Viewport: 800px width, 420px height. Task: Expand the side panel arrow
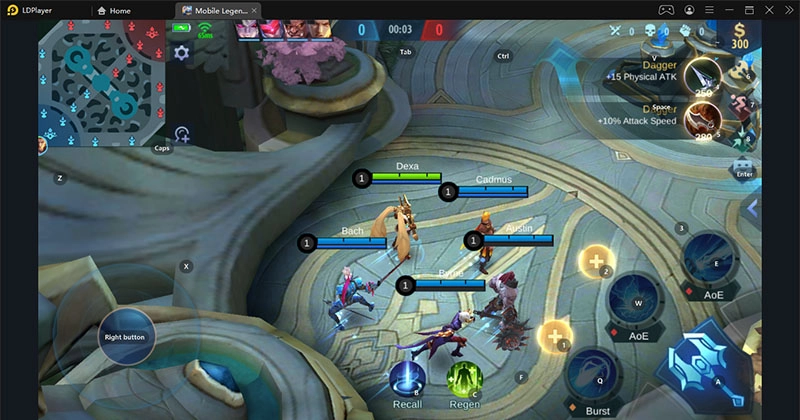tap(753, 208)
